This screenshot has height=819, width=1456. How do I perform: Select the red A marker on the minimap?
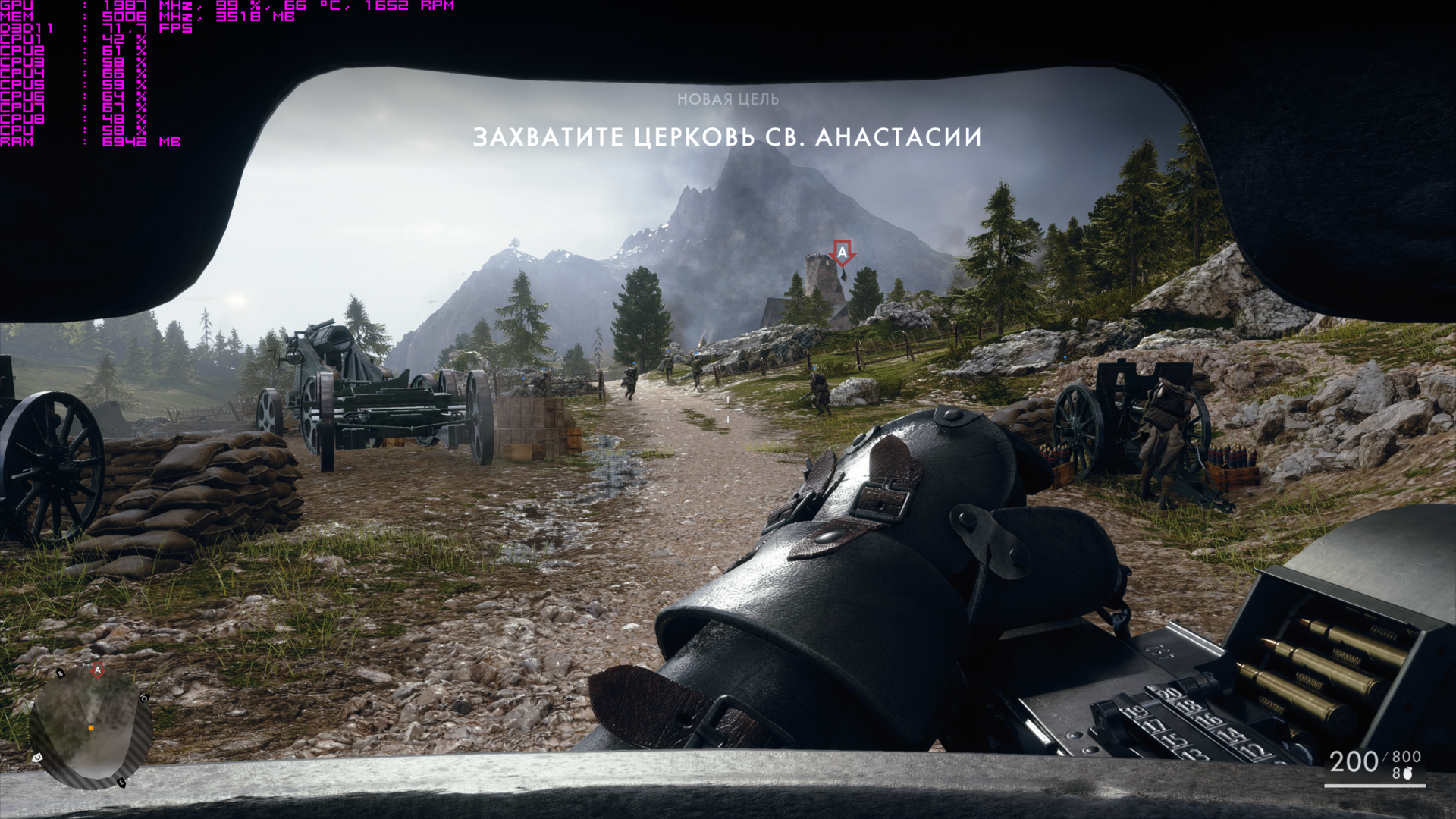pyautogui.click(x=97, y=670)
